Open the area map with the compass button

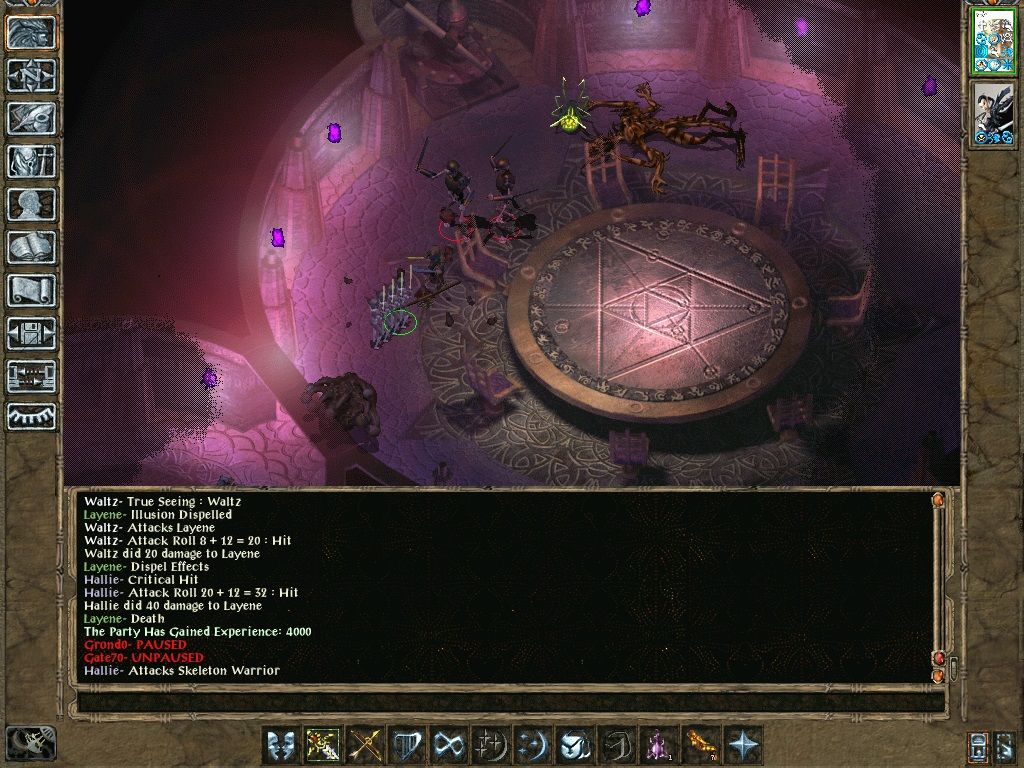(31, 75)
